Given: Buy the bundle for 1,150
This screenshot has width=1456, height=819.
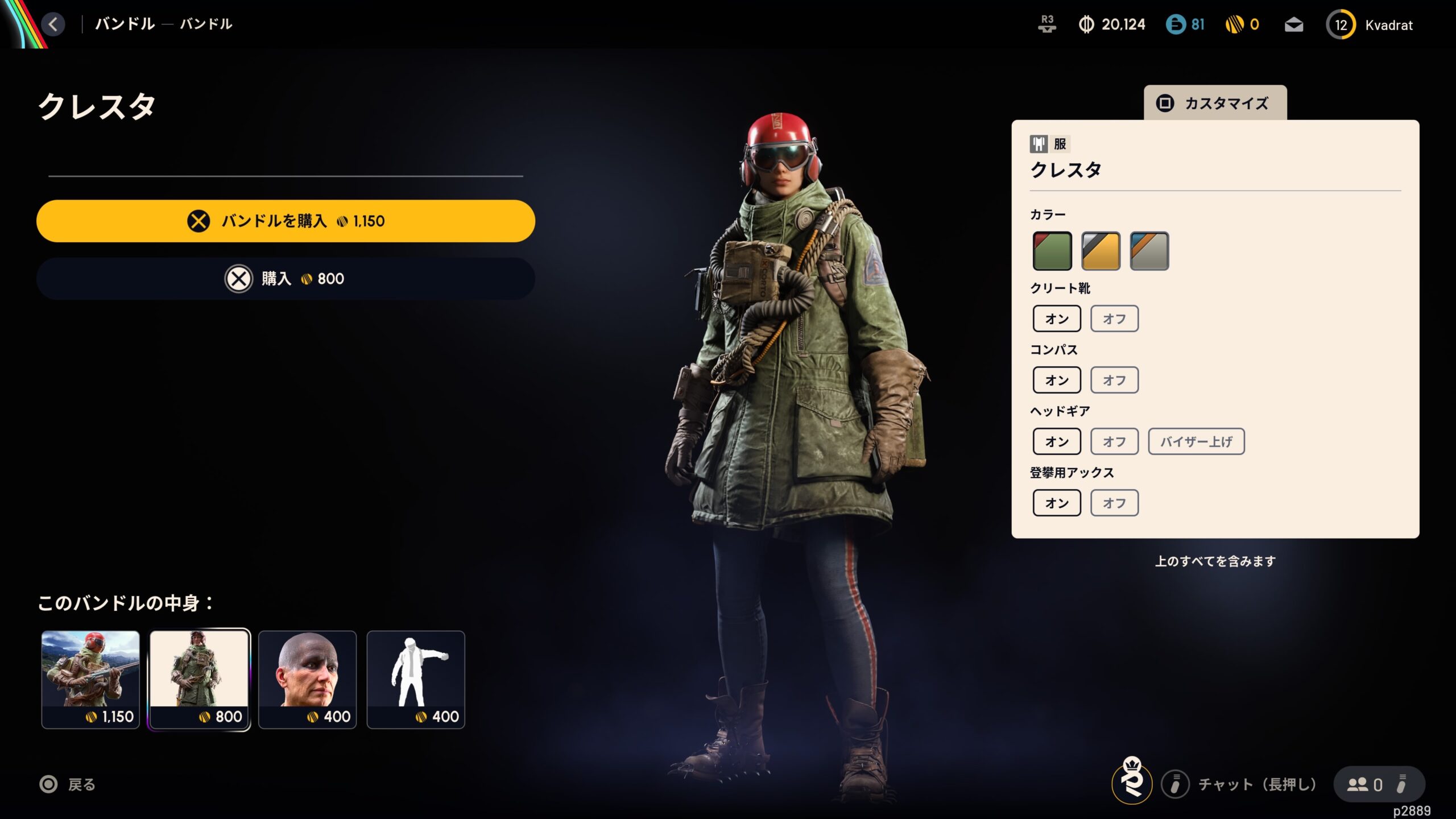Looking at the screenshot, I should click(x=286, y=221).
